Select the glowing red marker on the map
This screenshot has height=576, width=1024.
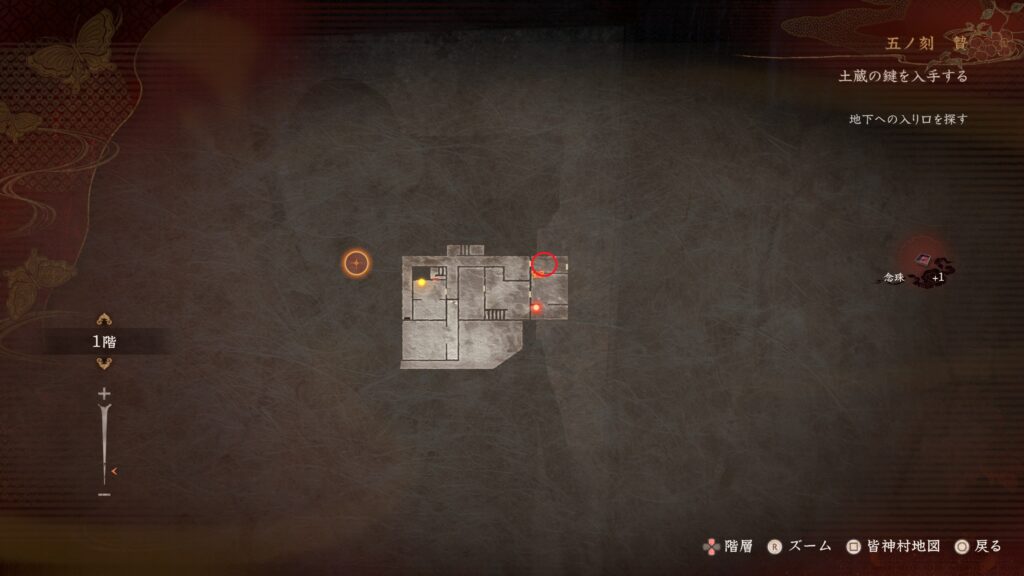[536, 308]
